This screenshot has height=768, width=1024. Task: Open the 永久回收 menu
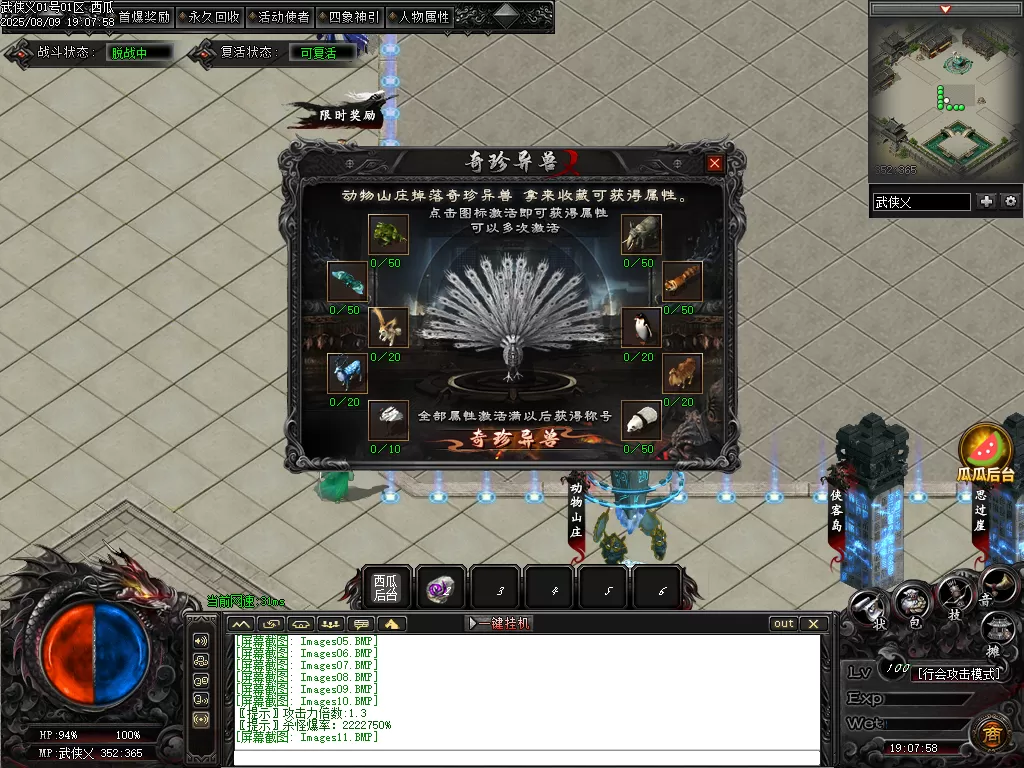(214, 17)
